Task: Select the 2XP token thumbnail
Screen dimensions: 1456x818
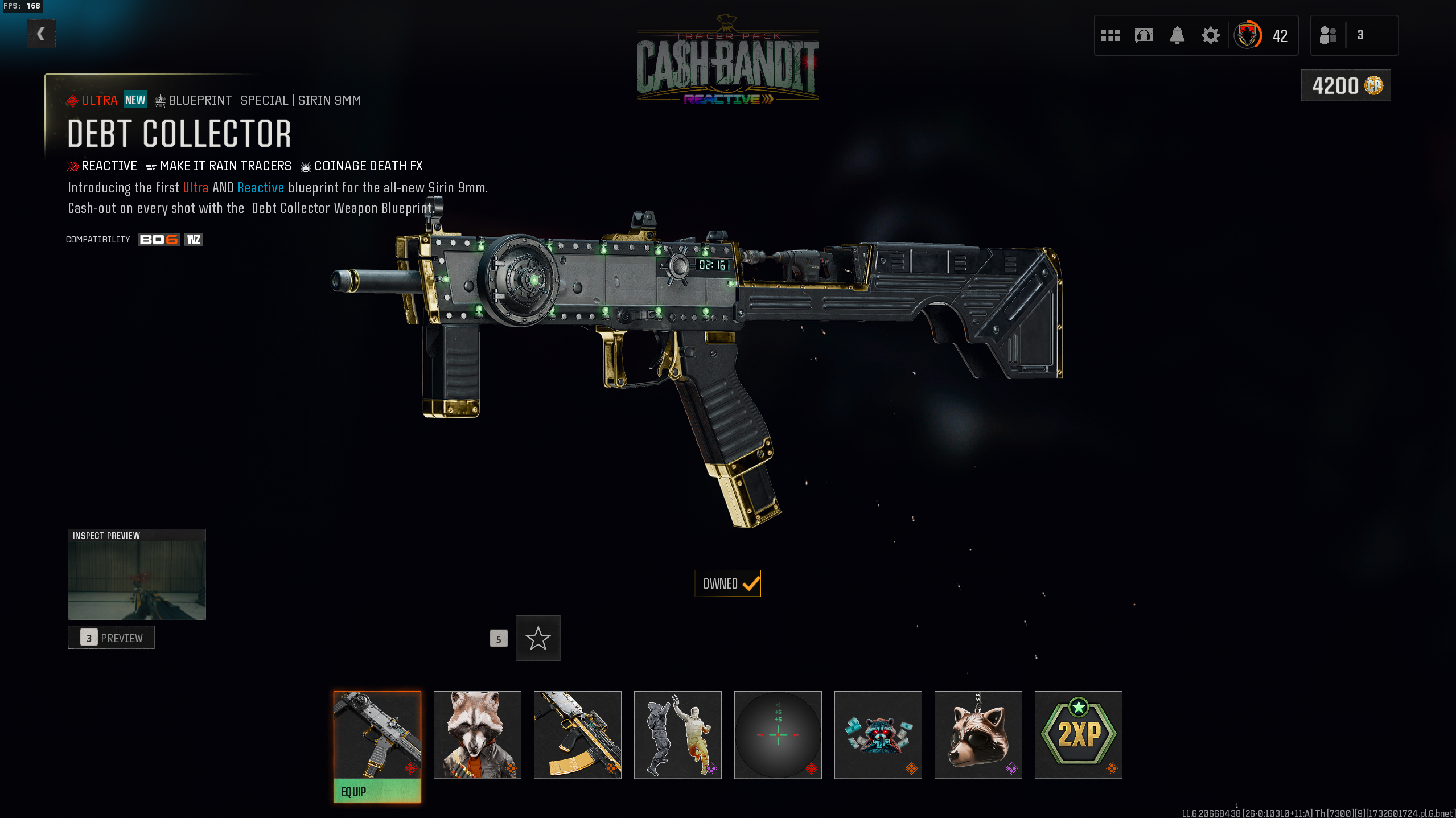Action: [1078, 734]
